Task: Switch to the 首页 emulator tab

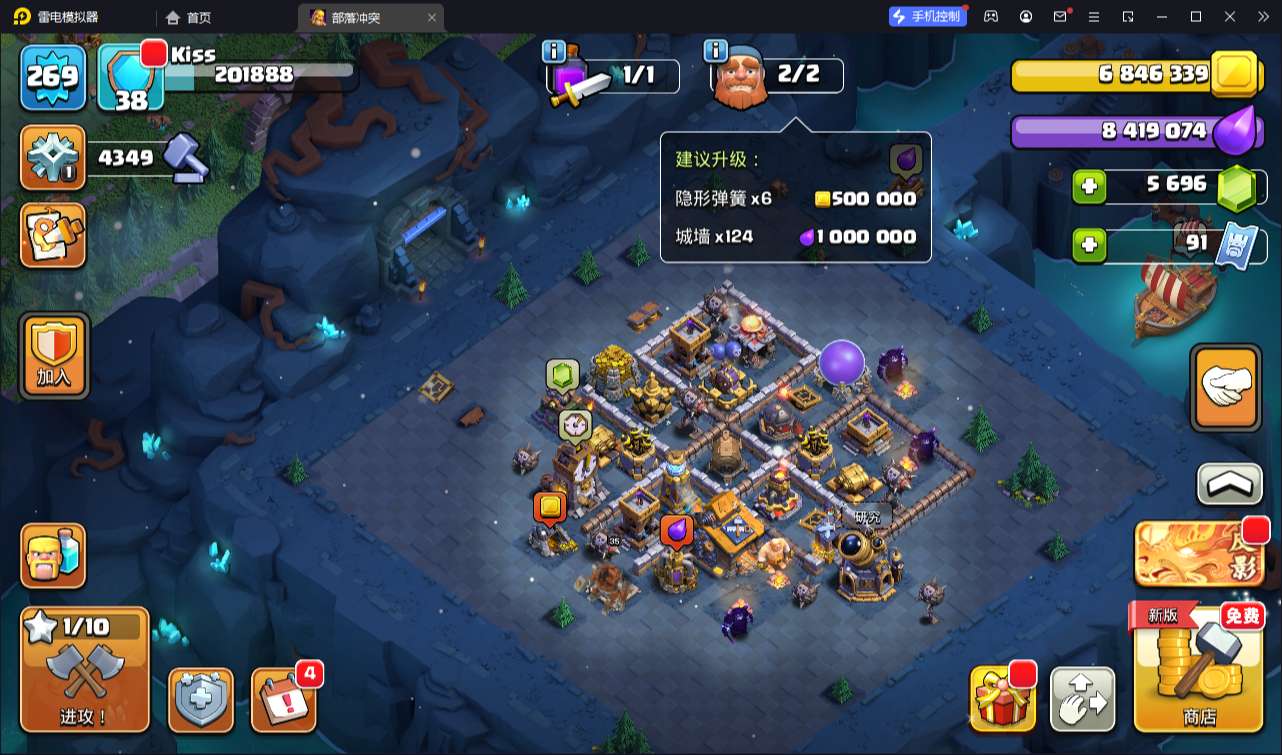Action: tap(189, 17)
